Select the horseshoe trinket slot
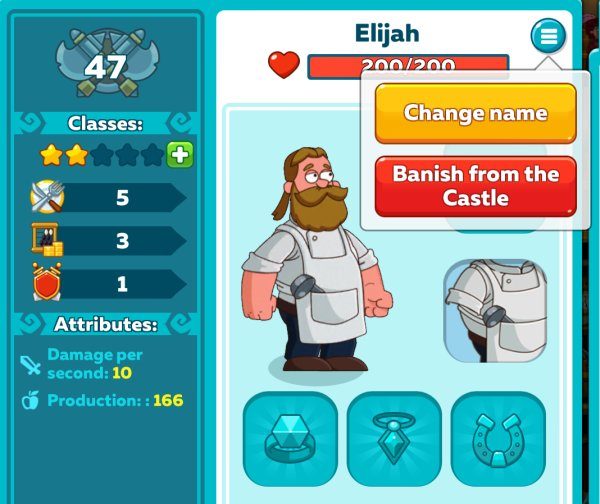 pyautogui.click(x=498, y=437)
